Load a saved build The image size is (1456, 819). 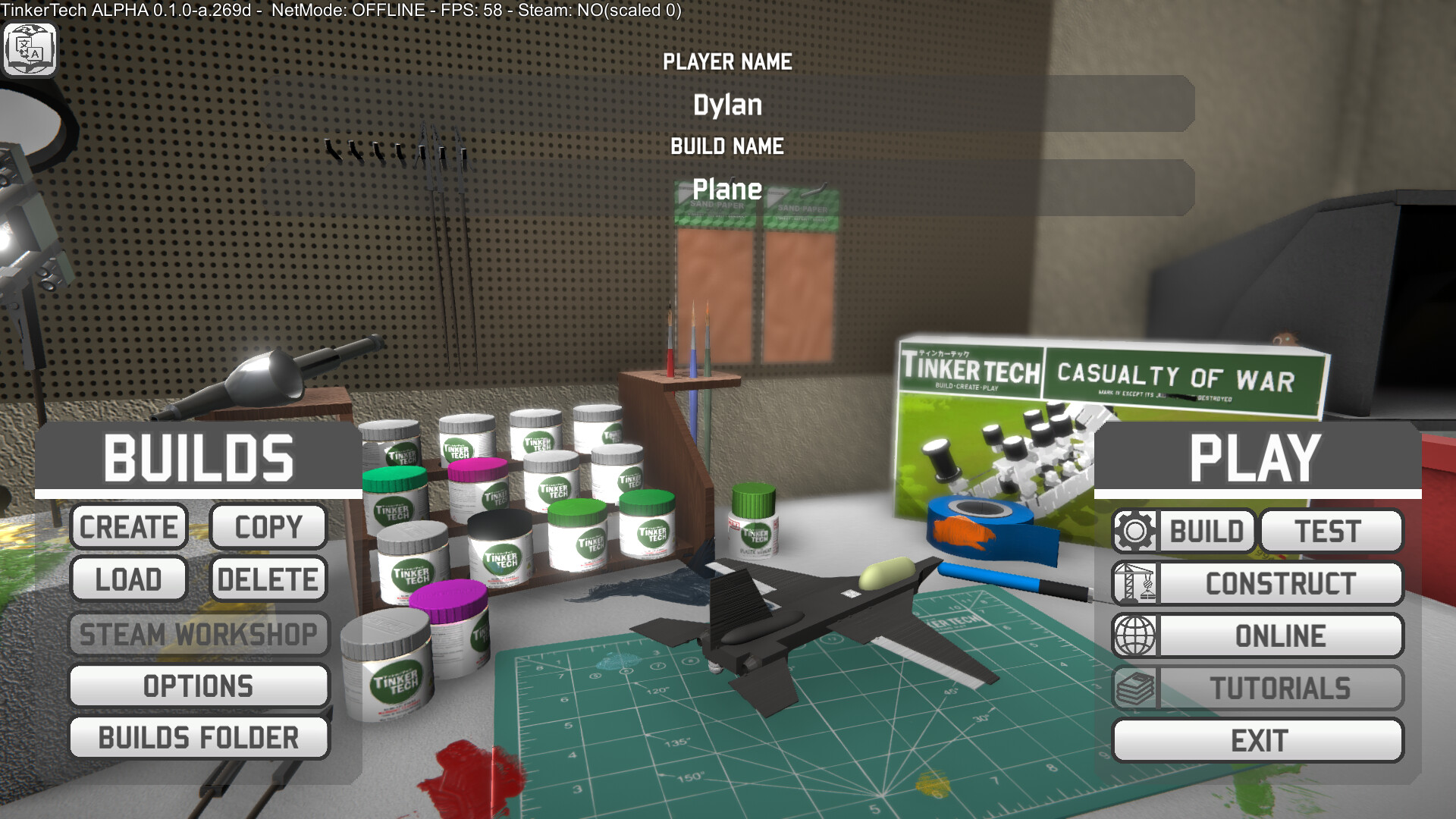[129, 579]
